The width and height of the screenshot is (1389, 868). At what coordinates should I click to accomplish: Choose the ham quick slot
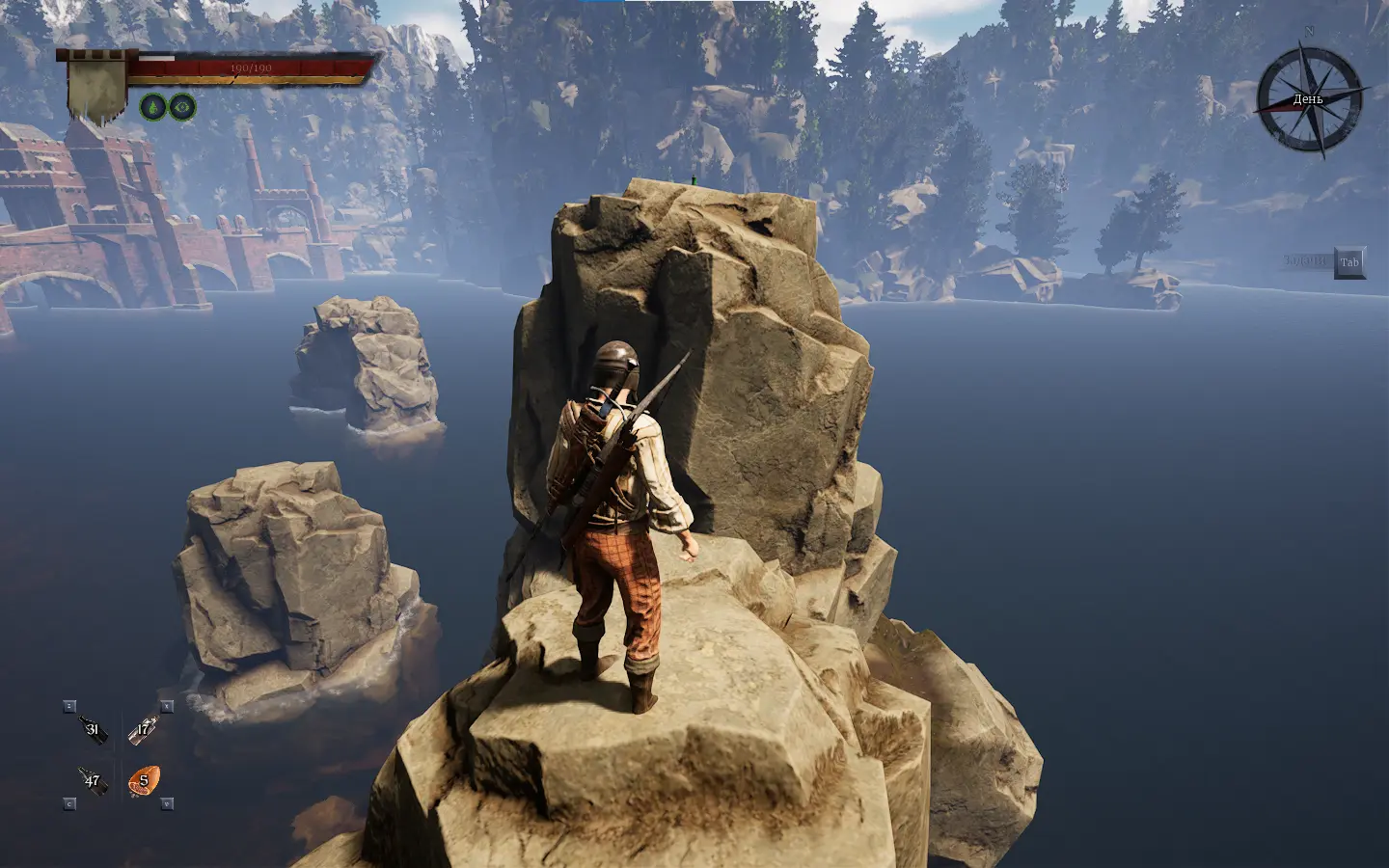pos(144,780)
